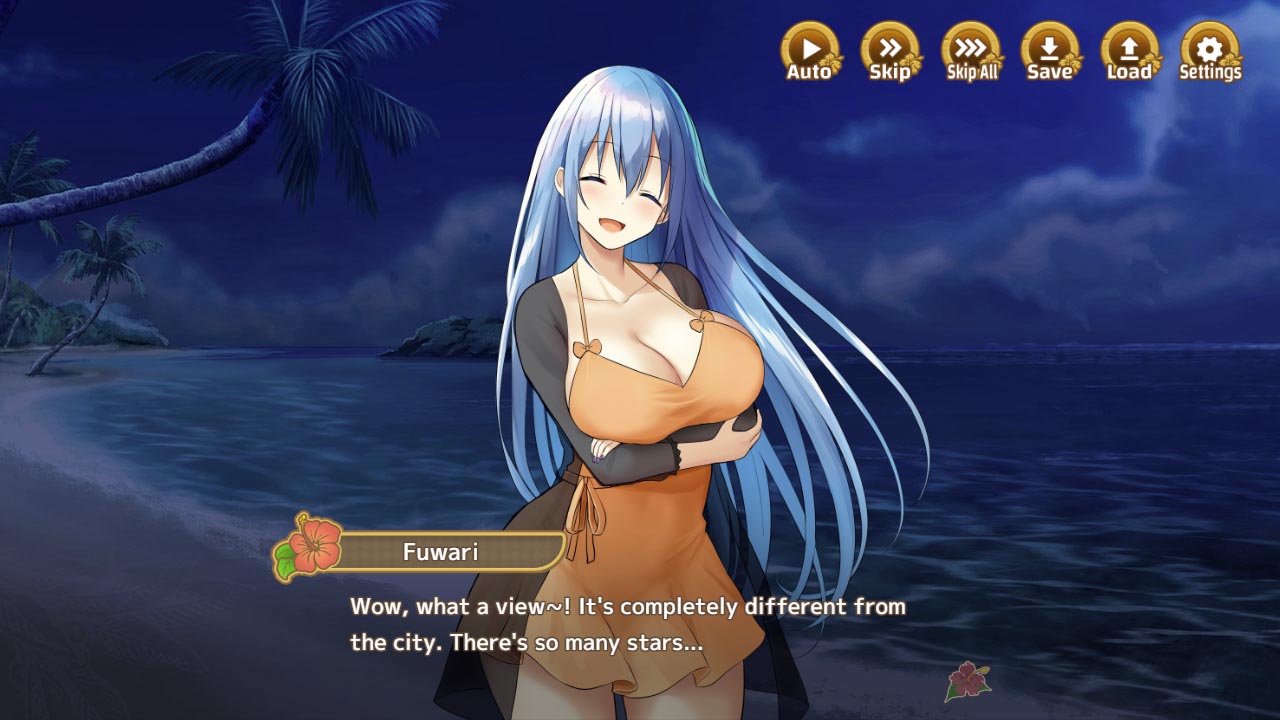Activate Skip All to bypass scene
The image size is (1280, 720).
point(971,50)
